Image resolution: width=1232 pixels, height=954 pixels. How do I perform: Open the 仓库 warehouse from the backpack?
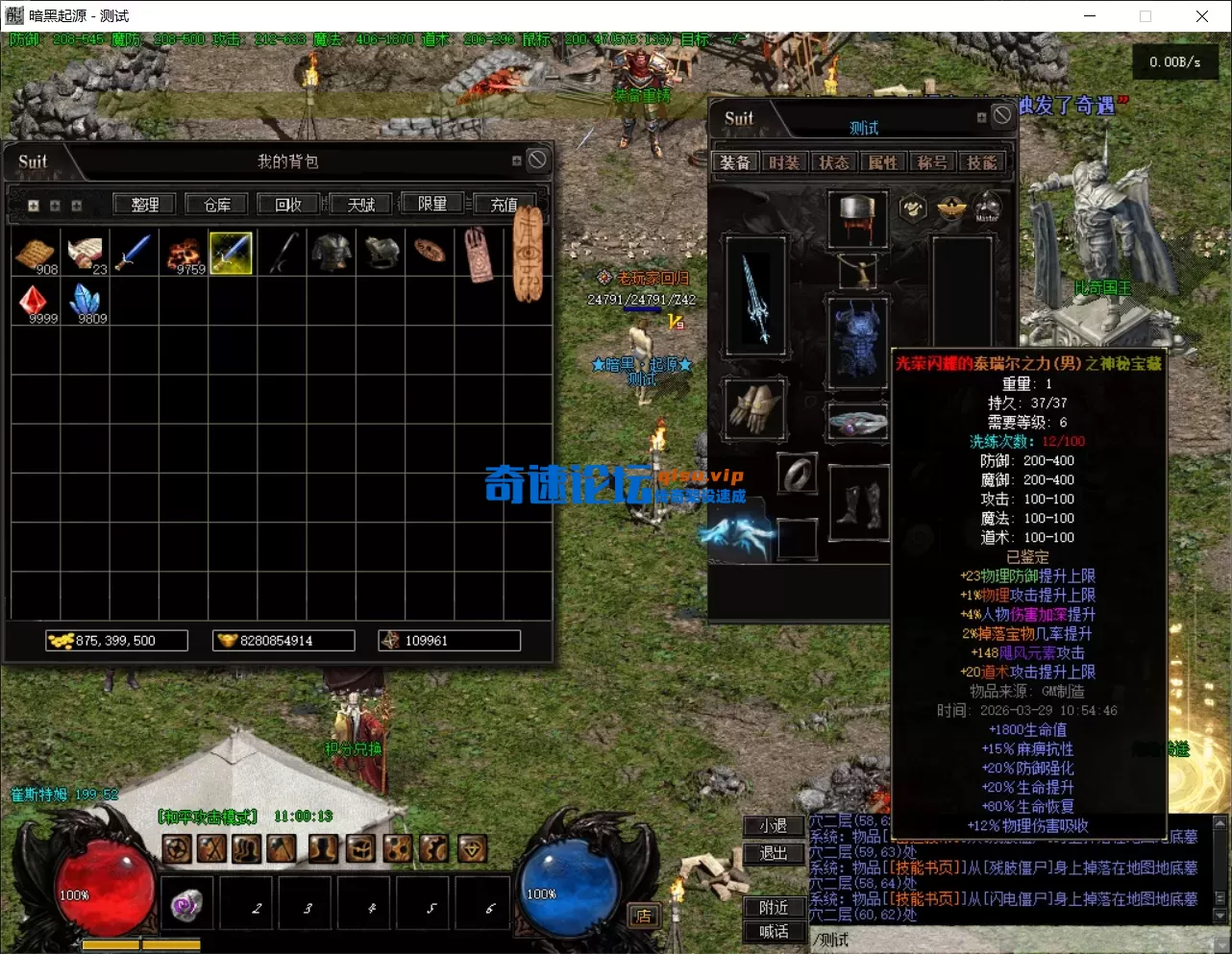point(217,205)
